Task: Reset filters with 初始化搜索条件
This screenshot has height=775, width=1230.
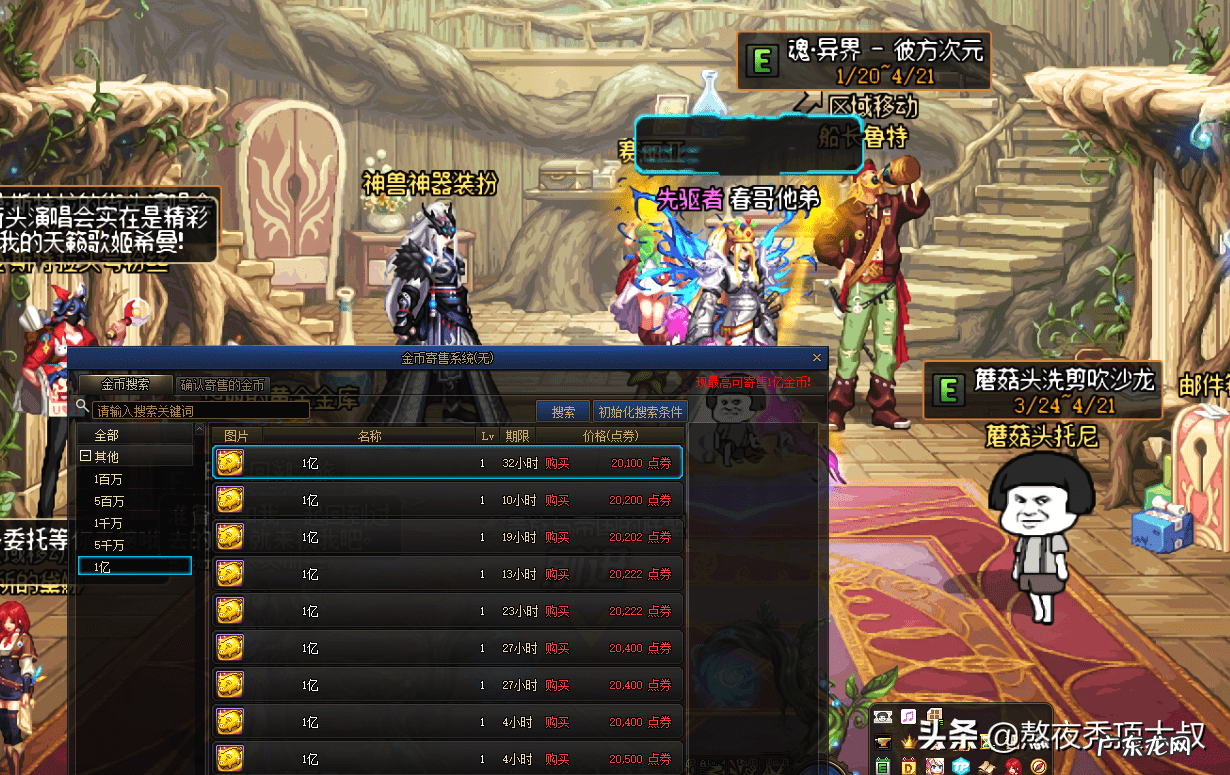Action: click(640, 411)
